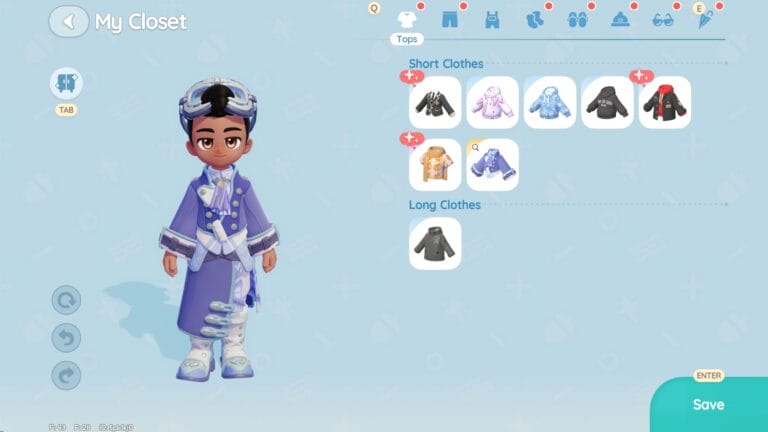Open the umbrella category tab
The width and height of the screenshot is (768, 432).
[x=705, y=19]
